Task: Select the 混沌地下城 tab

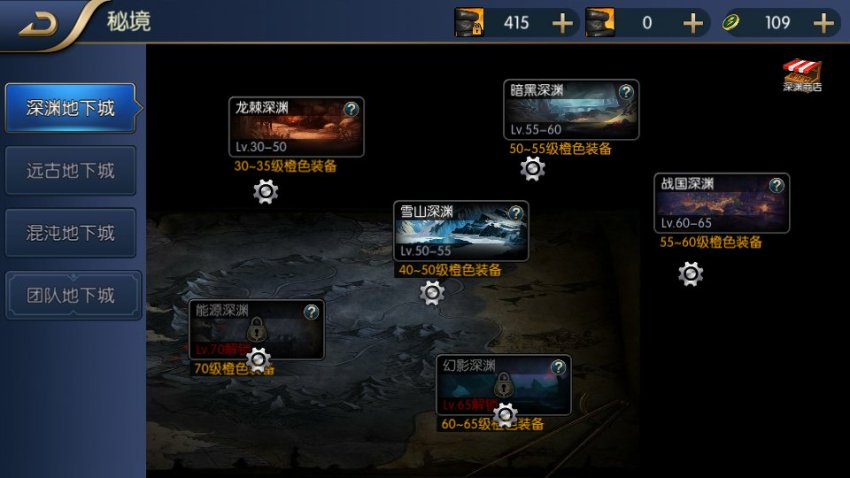Action: [70, 233]
